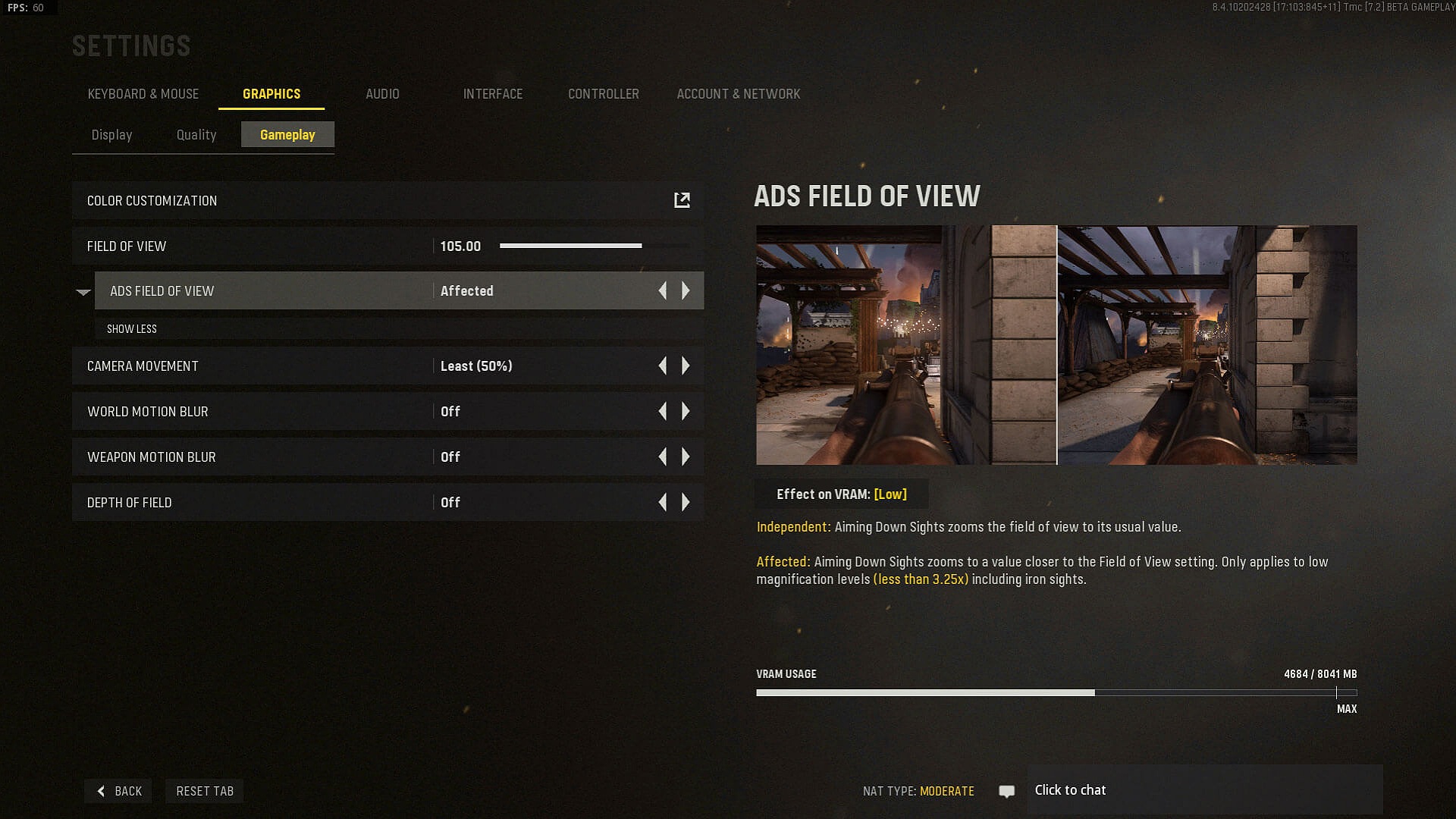Open the Color Customization menu

(x=682, y=200)
